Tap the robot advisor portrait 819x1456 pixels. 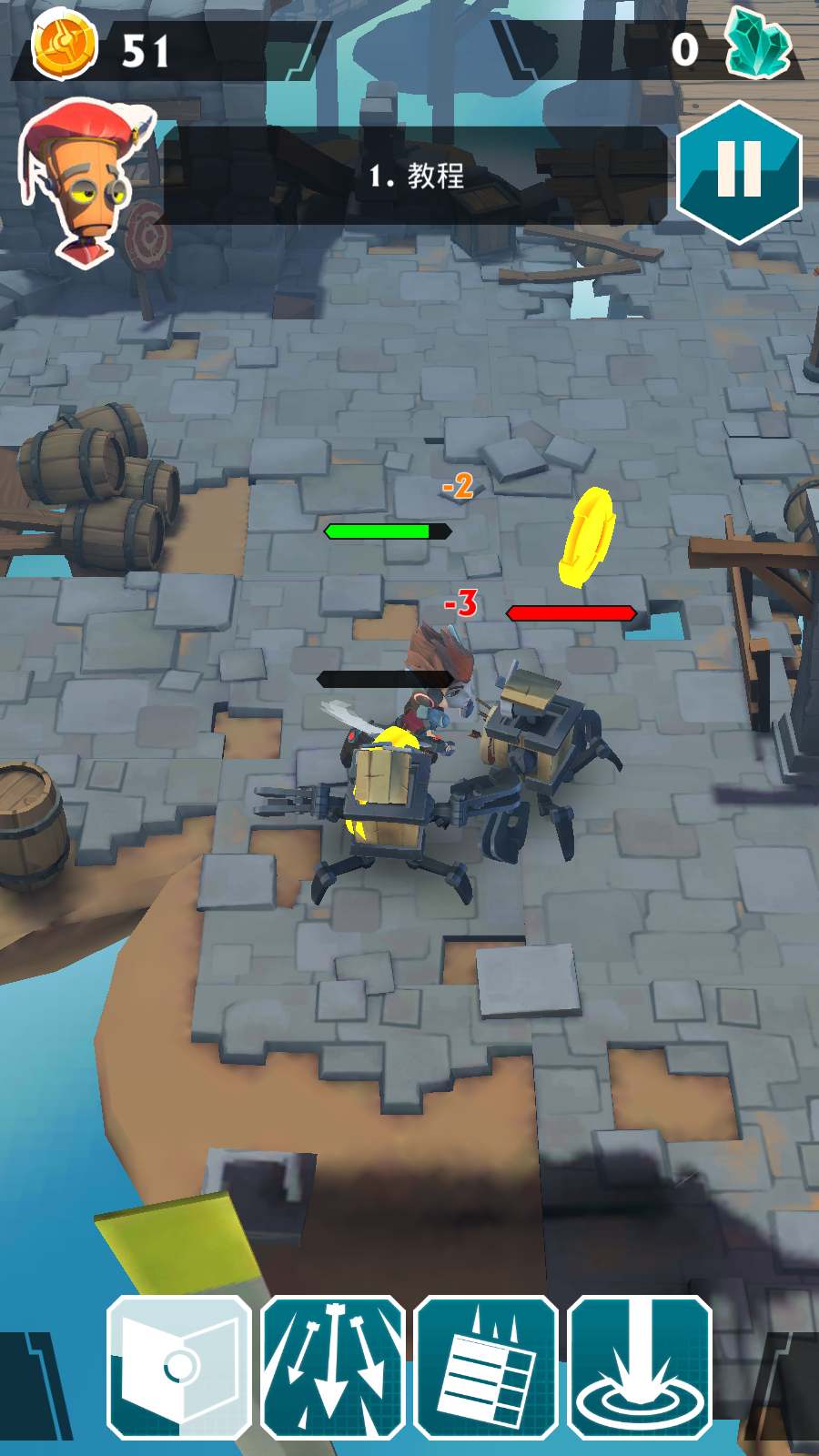click(x=85, y=181)
